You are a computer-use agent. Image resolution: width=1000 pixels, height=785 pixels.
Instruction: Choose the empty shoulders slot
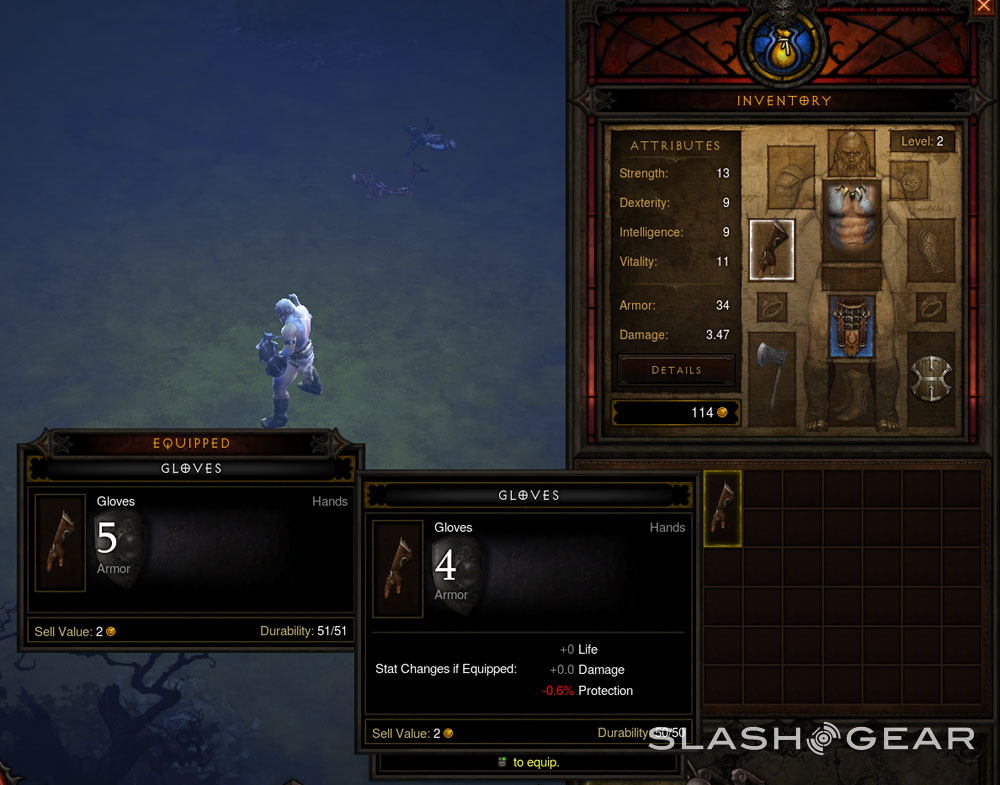[790, 177]
